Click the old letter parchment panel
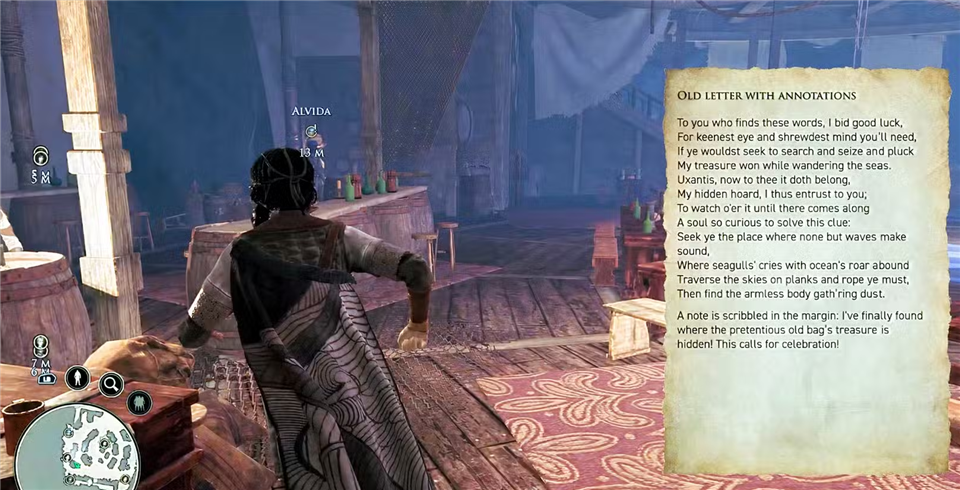This screenshot has height=490, width=960. pyautogui.click(x=807, y=270)
